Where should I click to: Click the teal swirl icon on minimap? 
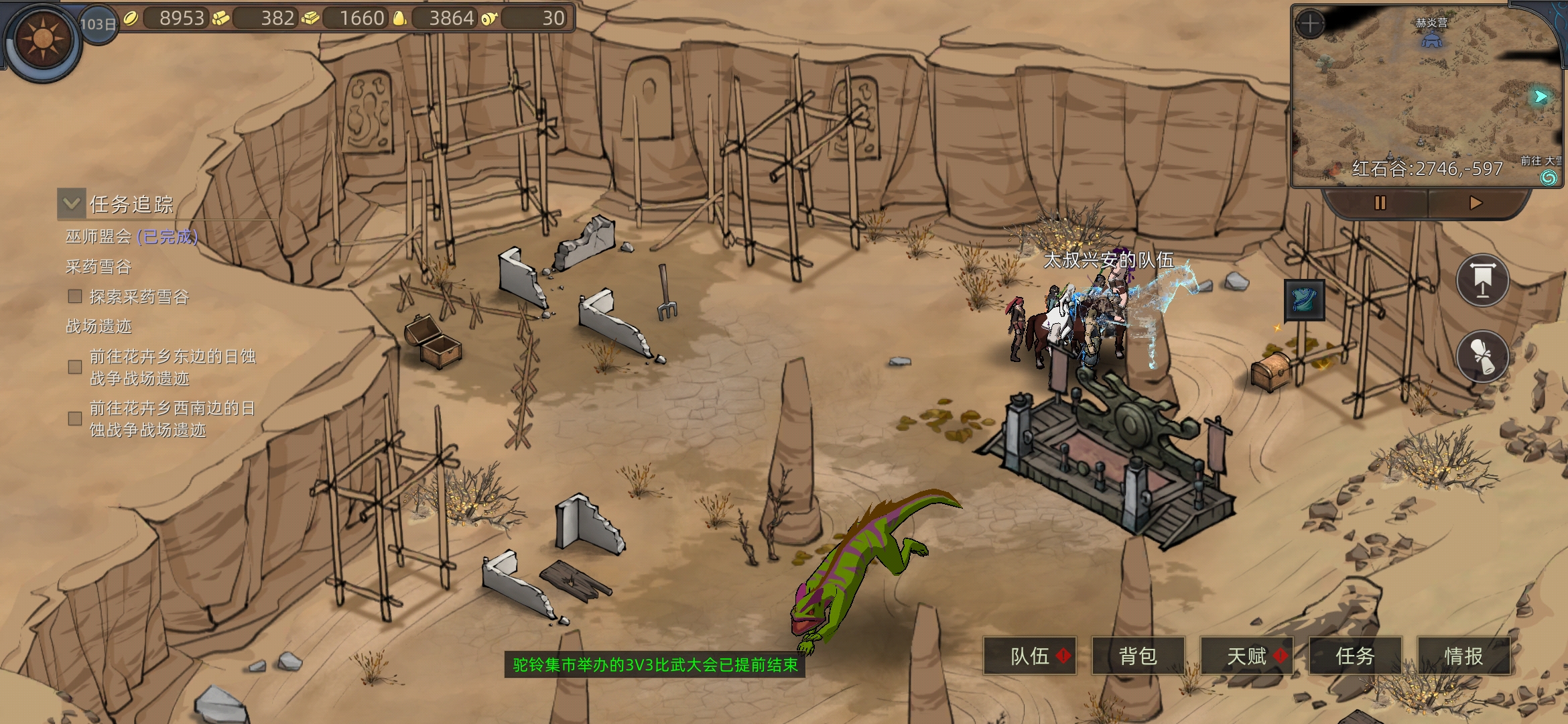(1549, 178)
